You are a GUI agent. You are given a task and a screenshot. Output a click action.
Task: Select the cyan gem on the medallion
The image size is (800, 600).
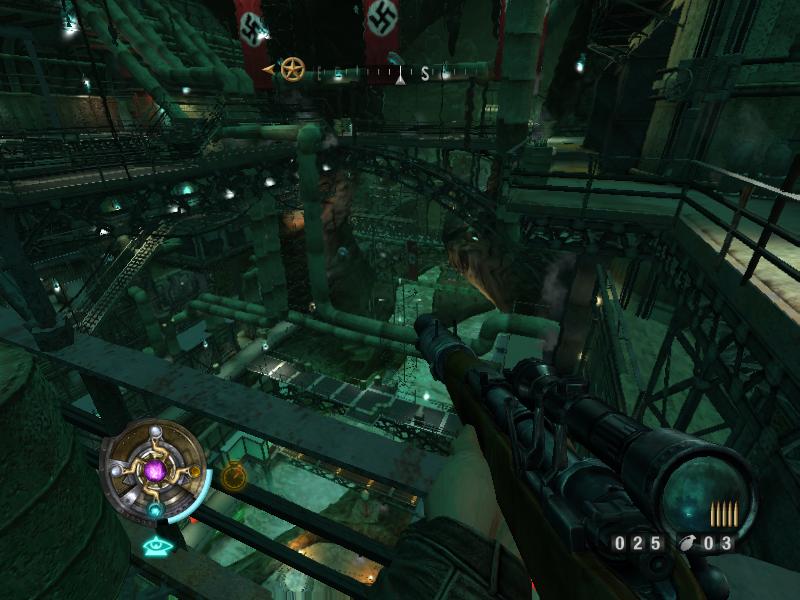[x=156, y=510]
